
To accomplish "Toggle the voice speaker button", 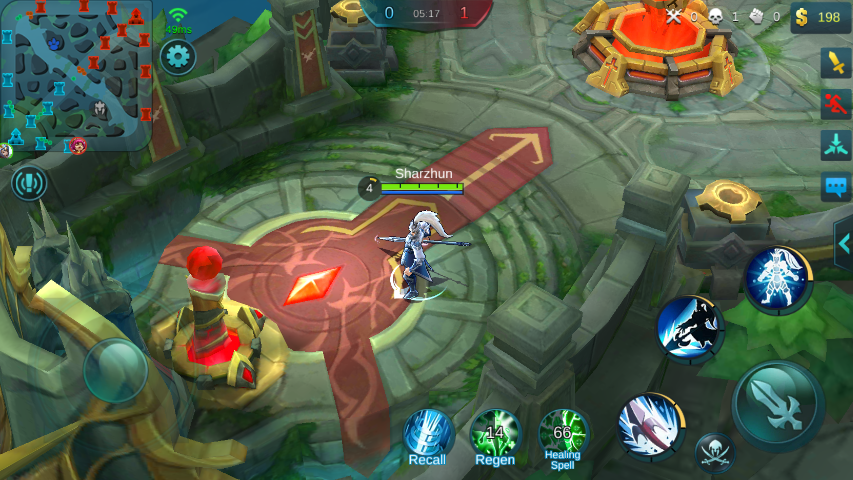I will pos(30,183).
